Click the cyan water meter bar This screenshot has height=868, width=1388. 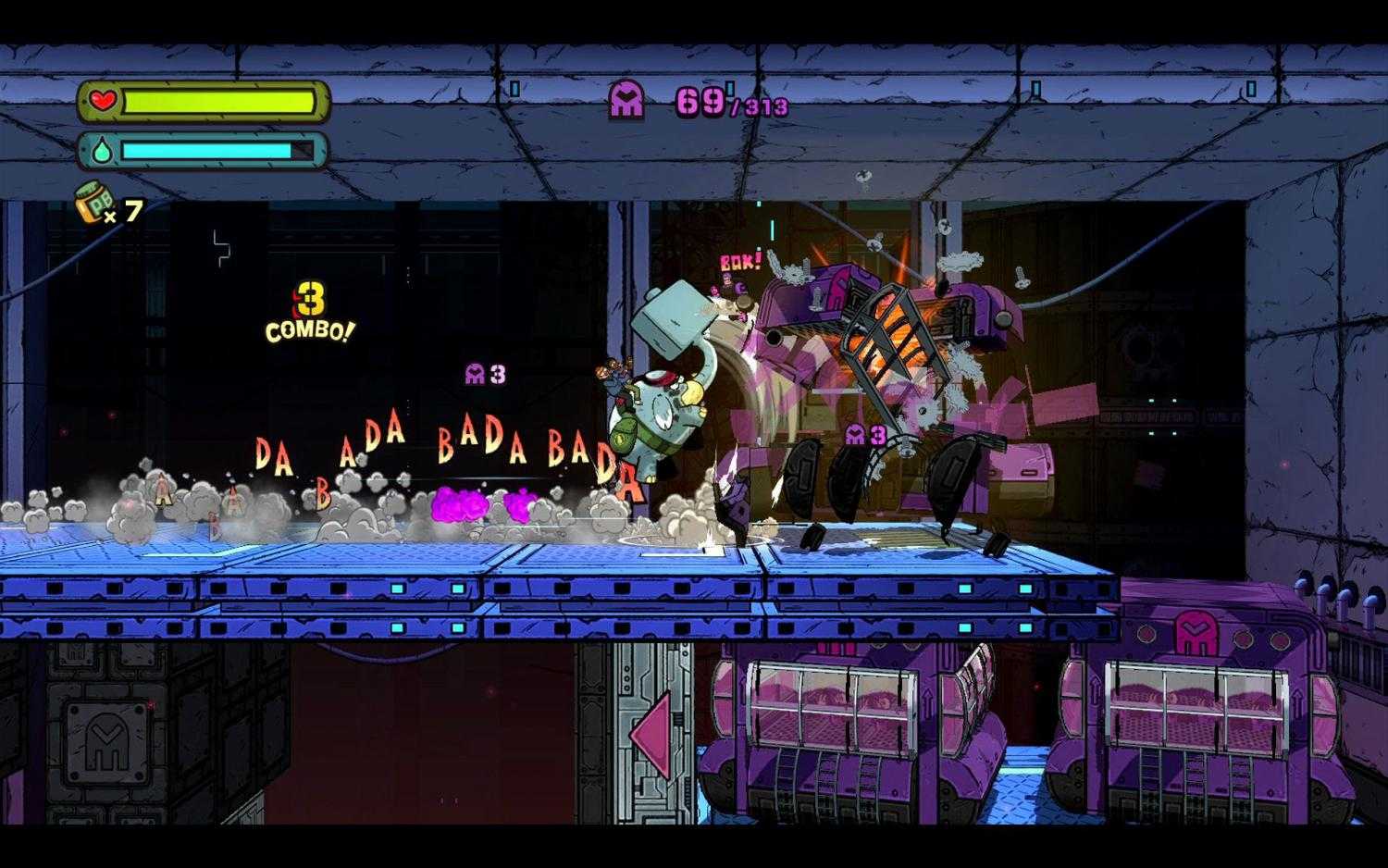click(208, 148)
